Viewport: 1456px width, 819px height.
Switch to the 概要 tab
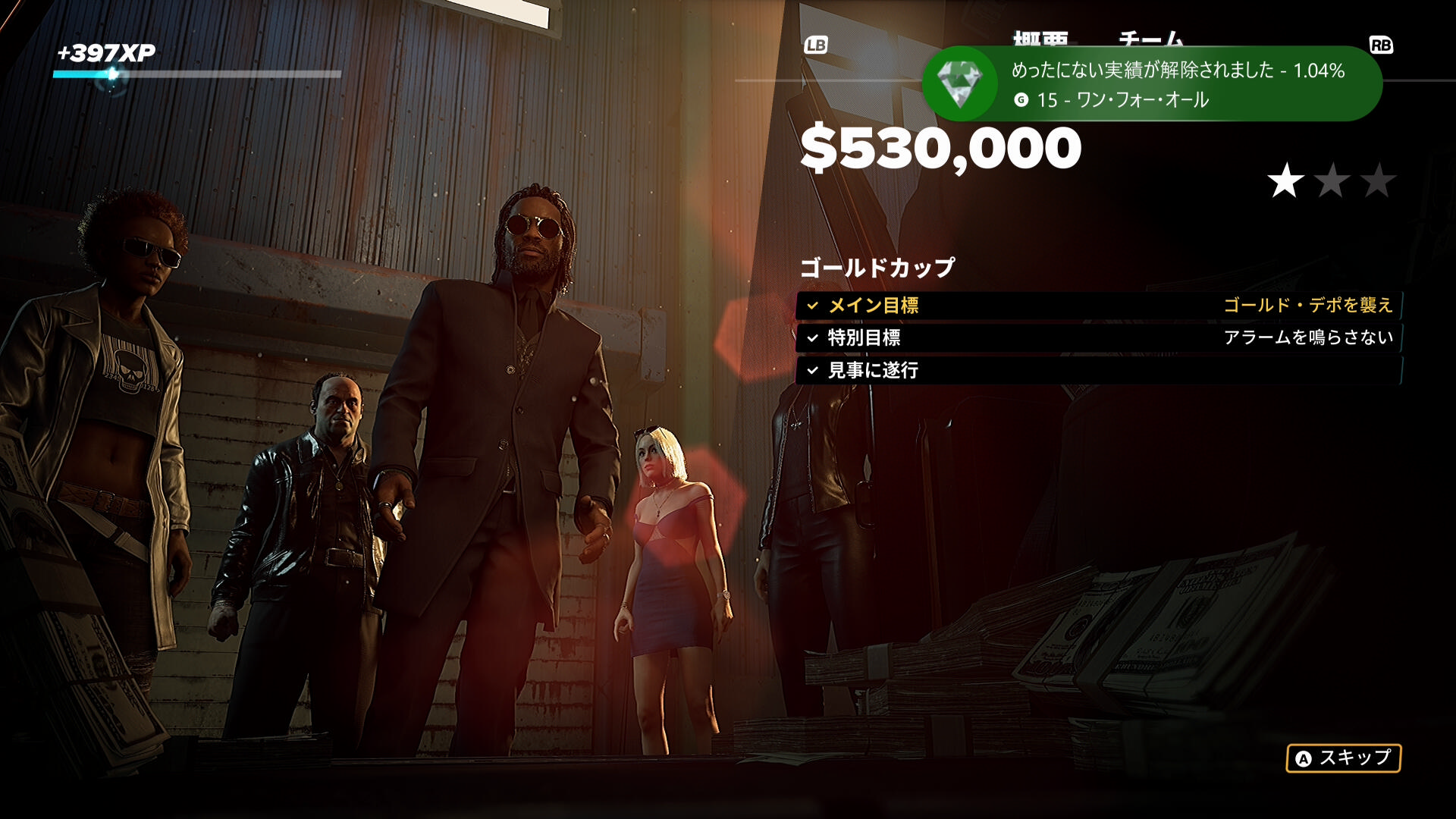click(1040, 37)
